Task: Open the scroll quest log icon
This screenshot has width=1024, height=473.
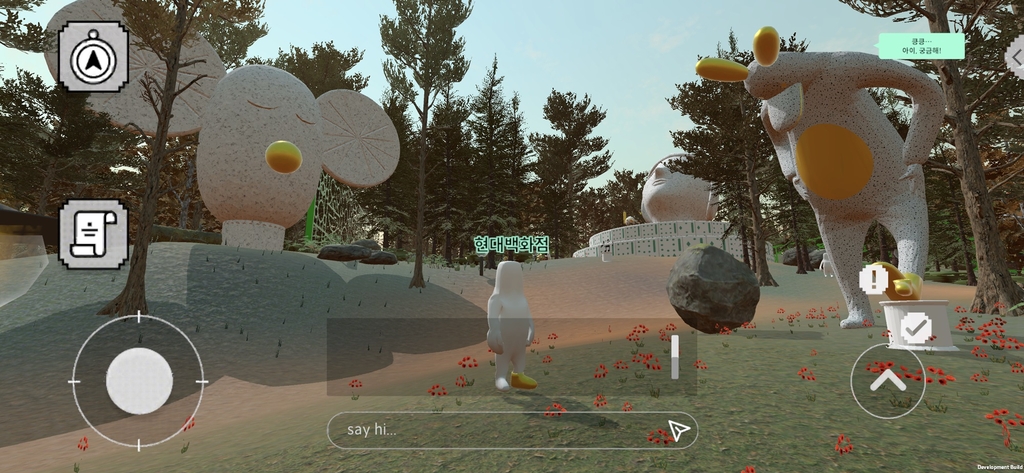Action: tap(93, 233)
